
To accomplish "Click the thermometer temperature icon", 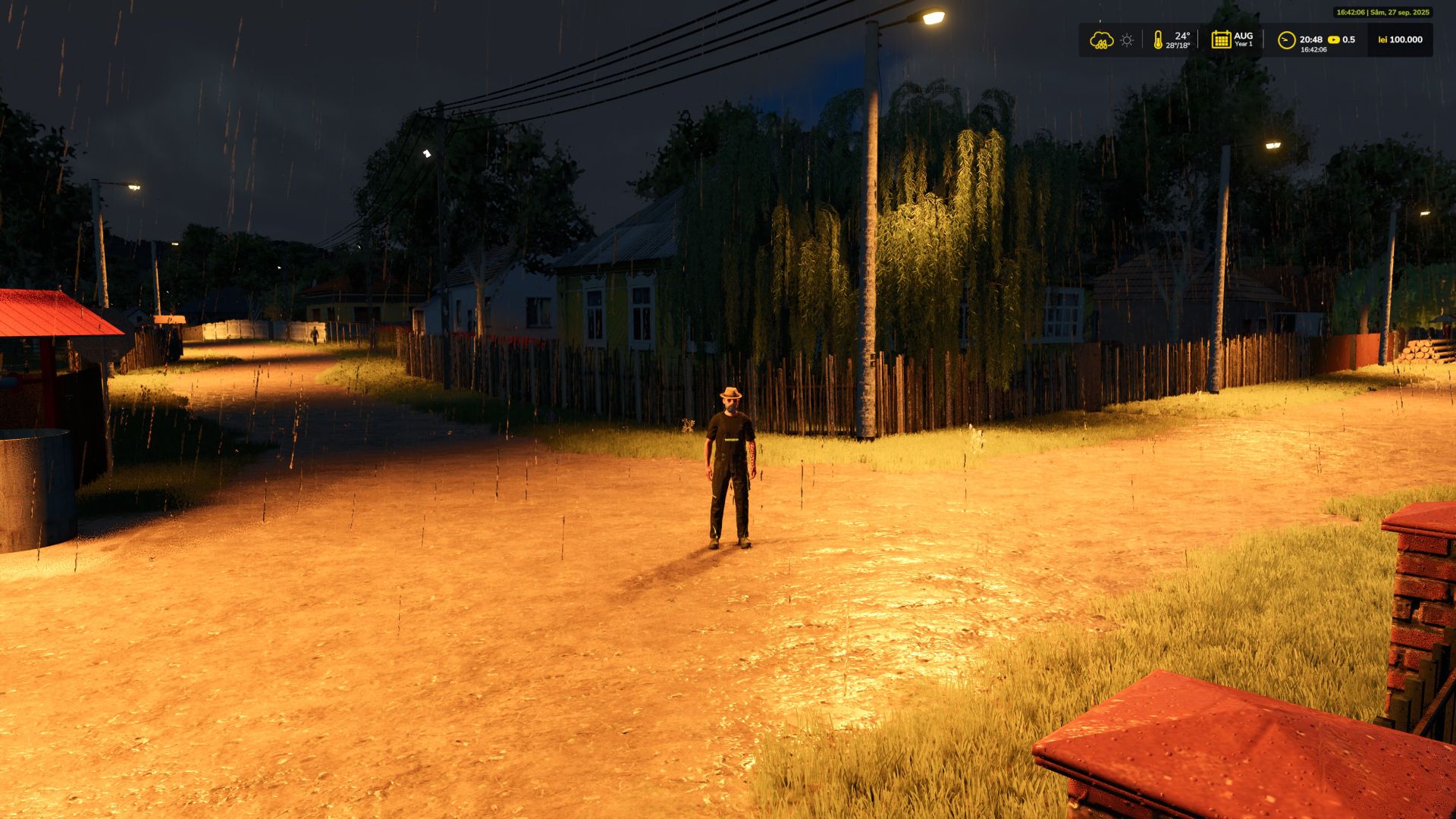I will [1158, 40].
